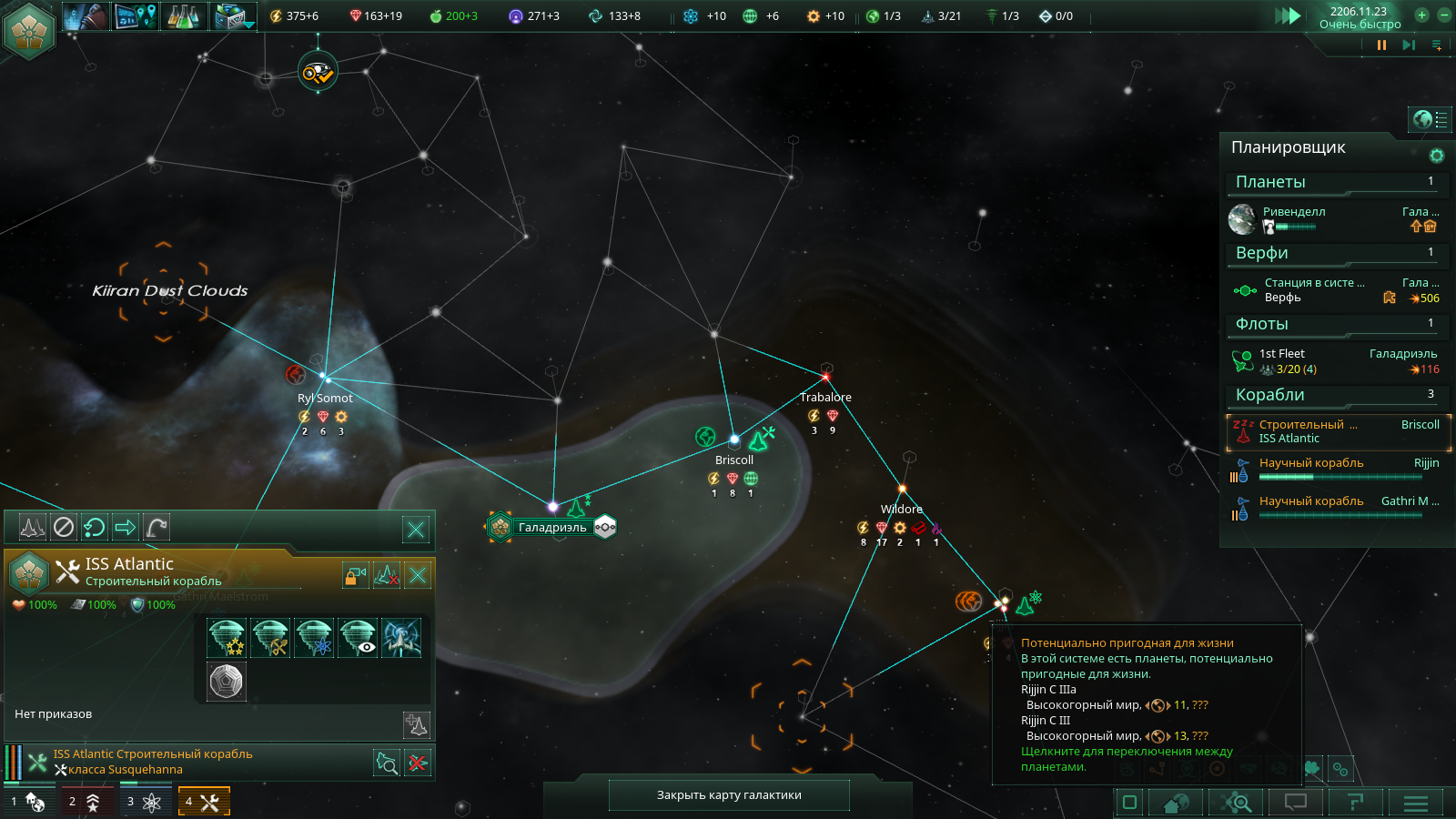Open the research flasks menu
The width and height of the screenshot is (1456, 819).
click(x=183, y=16)
